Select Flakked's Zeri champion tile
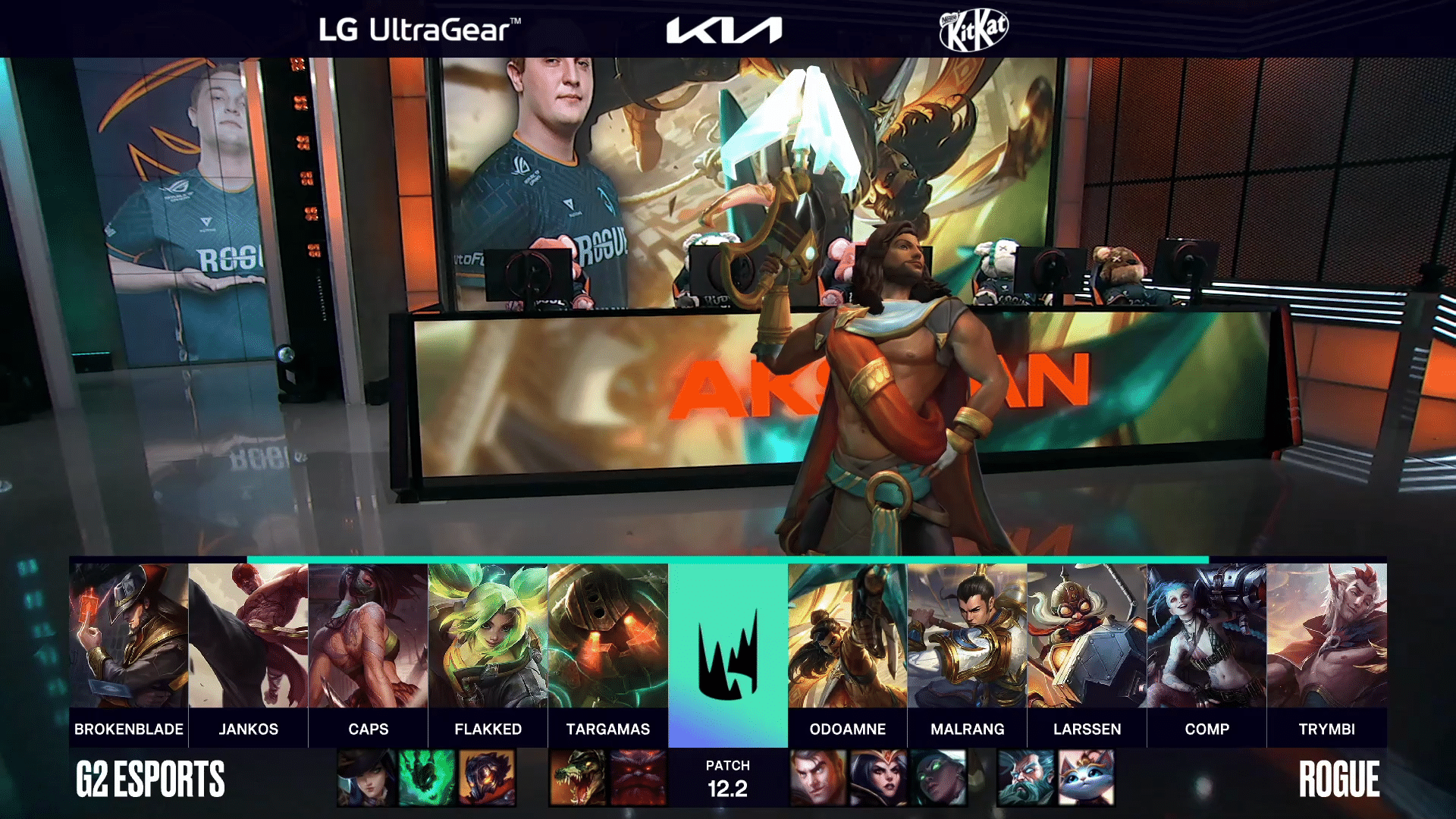The height and width of the screenshot is (819, 1456). 488,635
